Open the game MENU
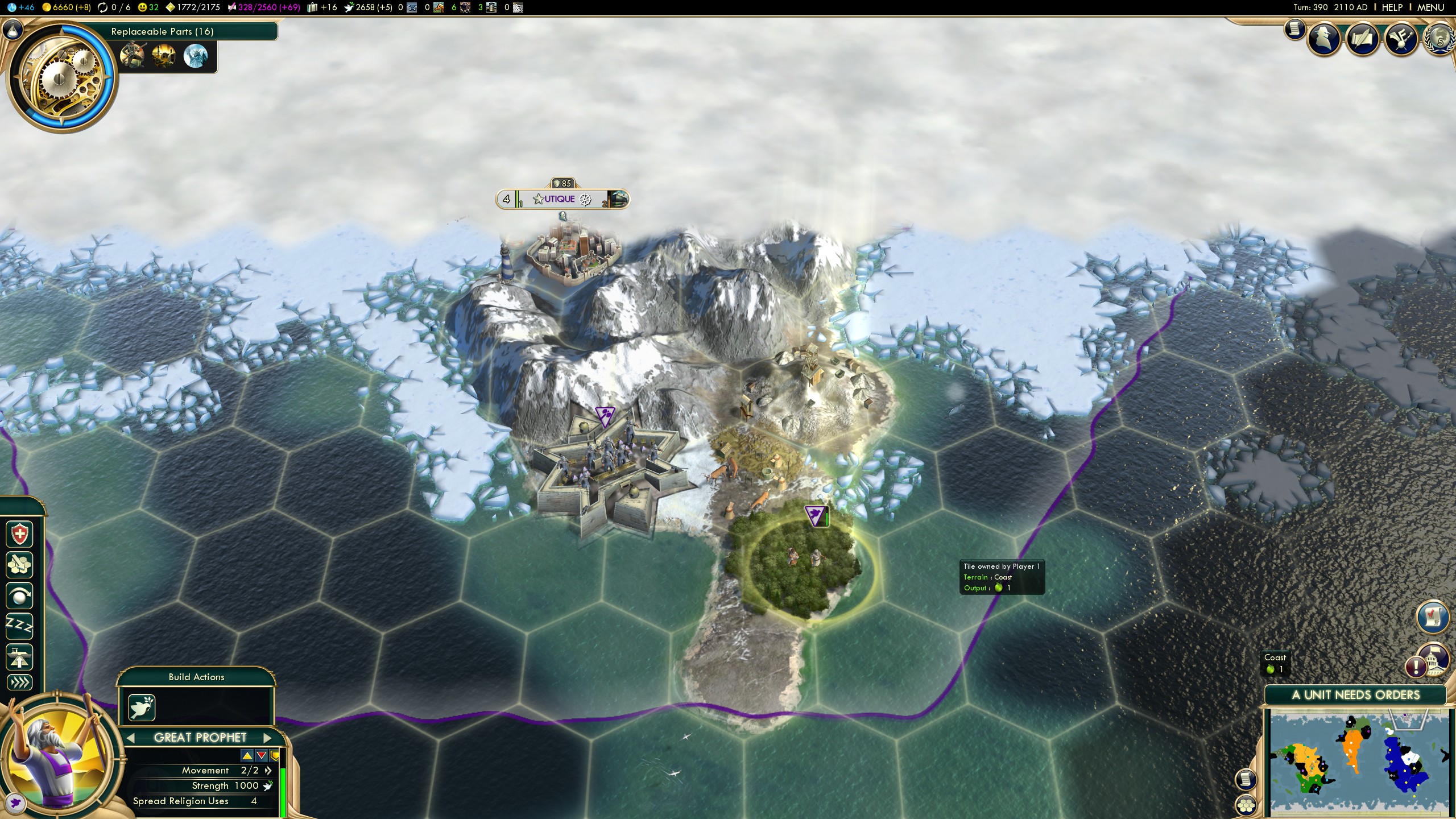The width and height of the screenshot is (1456, 819). (x=1430, y=7)
